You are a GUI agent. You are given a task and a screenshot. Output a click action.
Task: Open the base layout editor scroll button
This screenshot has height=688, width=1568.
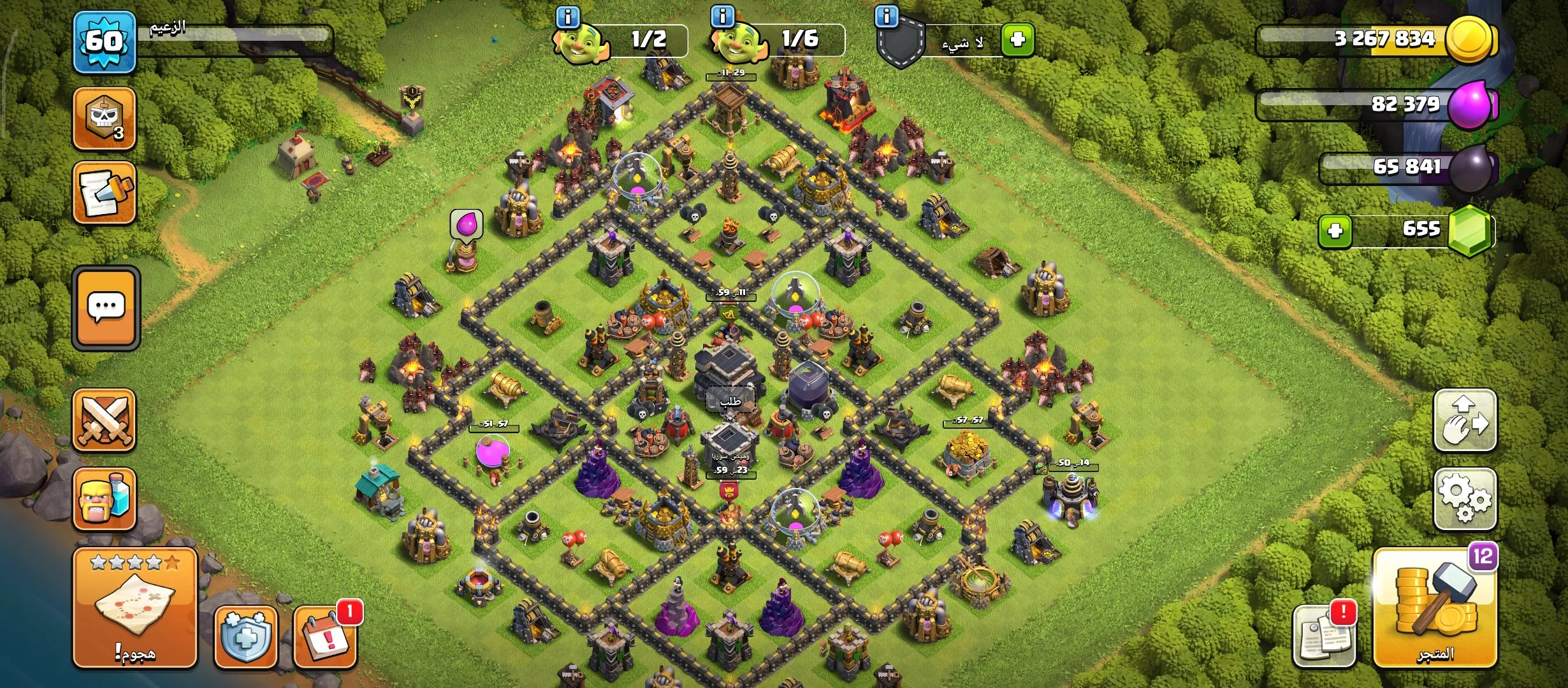pos(105,192)
